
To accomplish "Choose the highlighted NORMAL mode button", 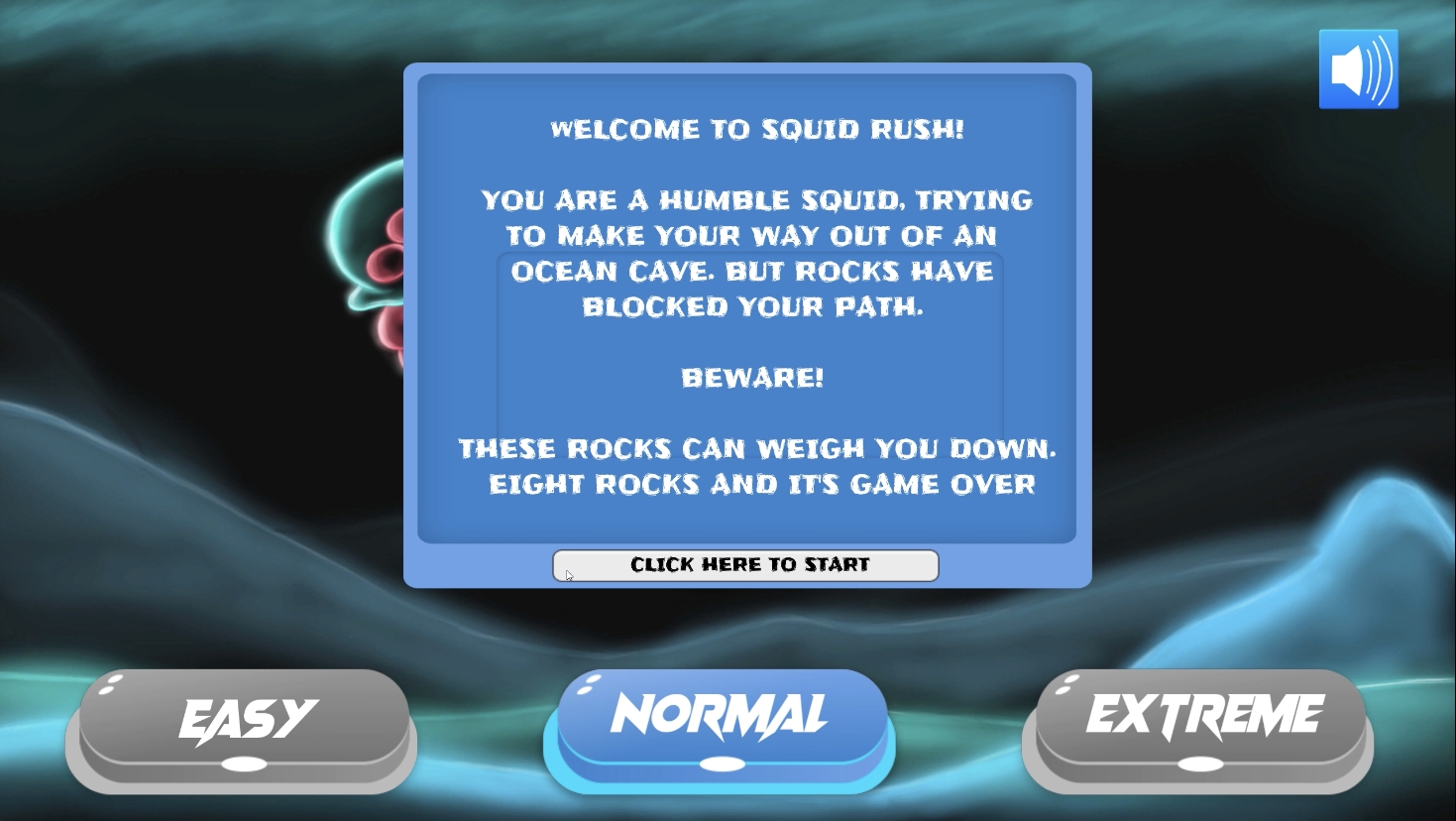I will 720,712.
